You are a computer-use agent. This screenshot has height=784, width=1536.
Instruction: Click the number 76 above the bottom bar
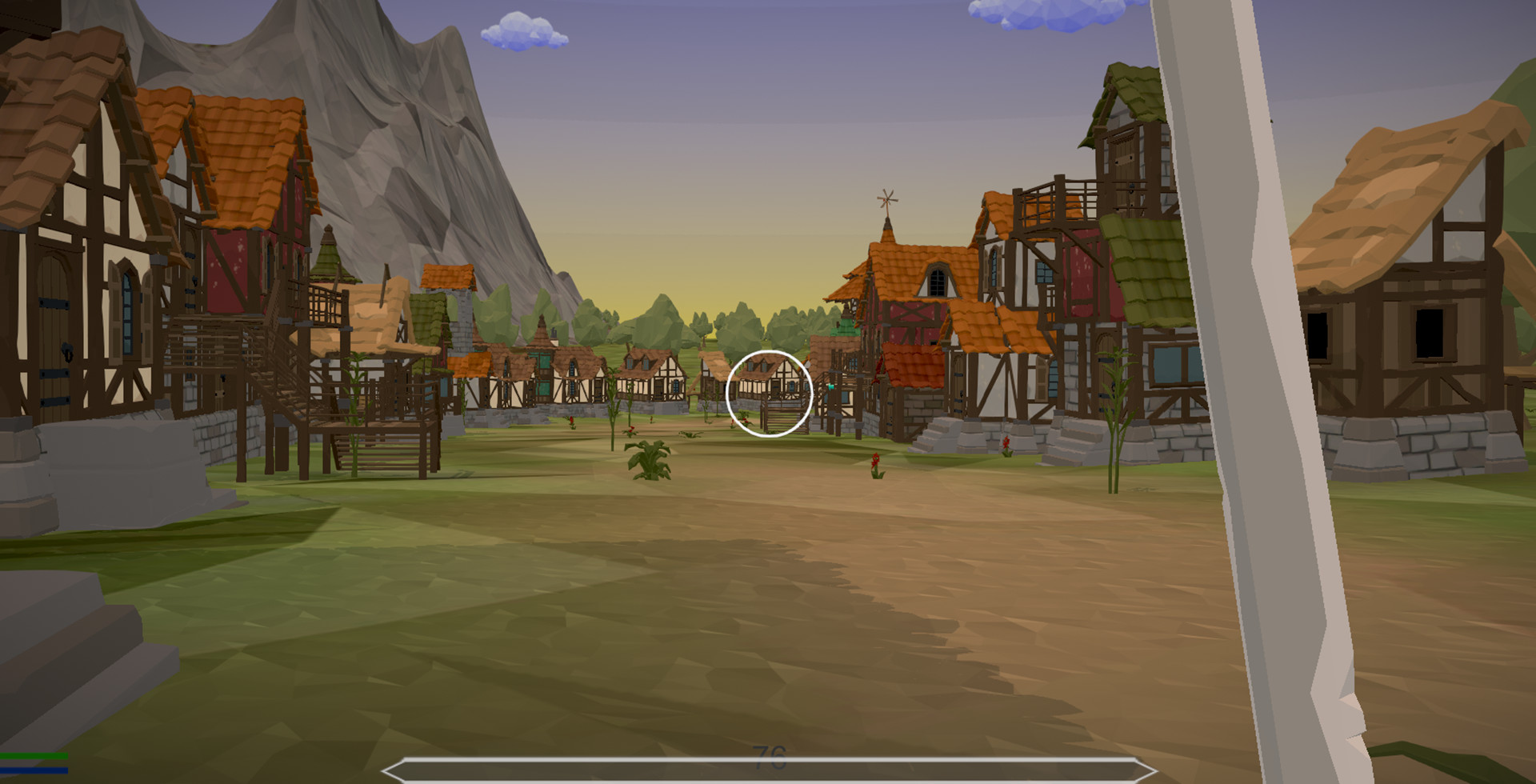click(x=770, y=750)
